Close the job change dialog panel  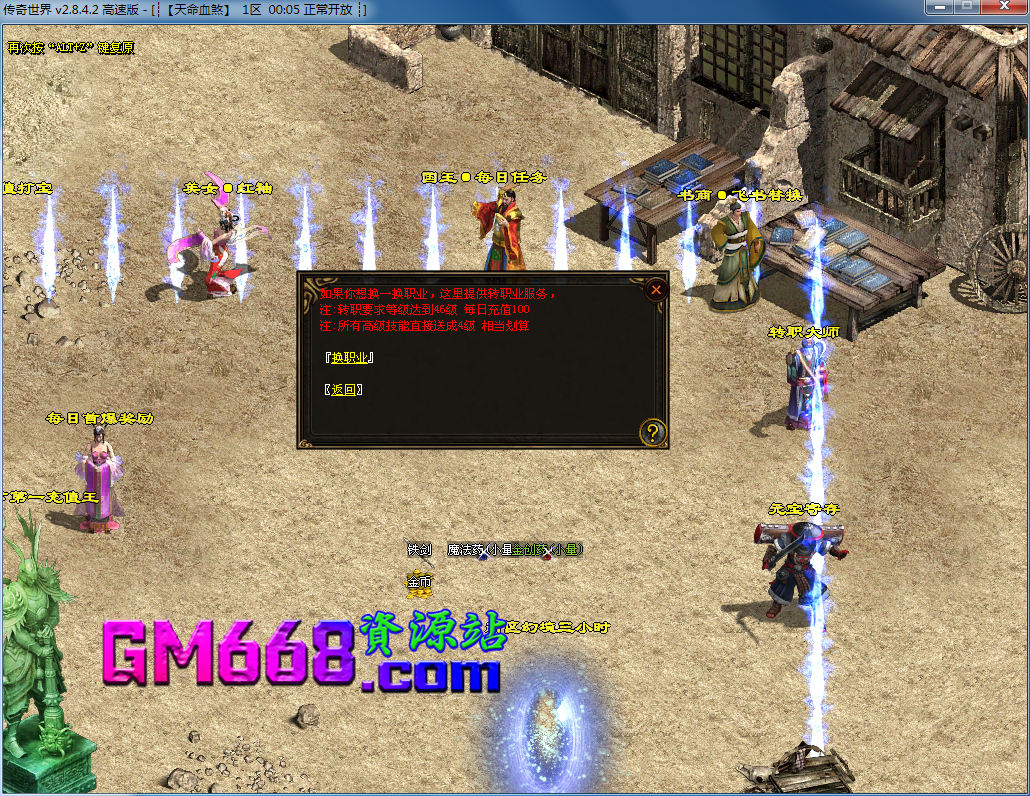656,290
